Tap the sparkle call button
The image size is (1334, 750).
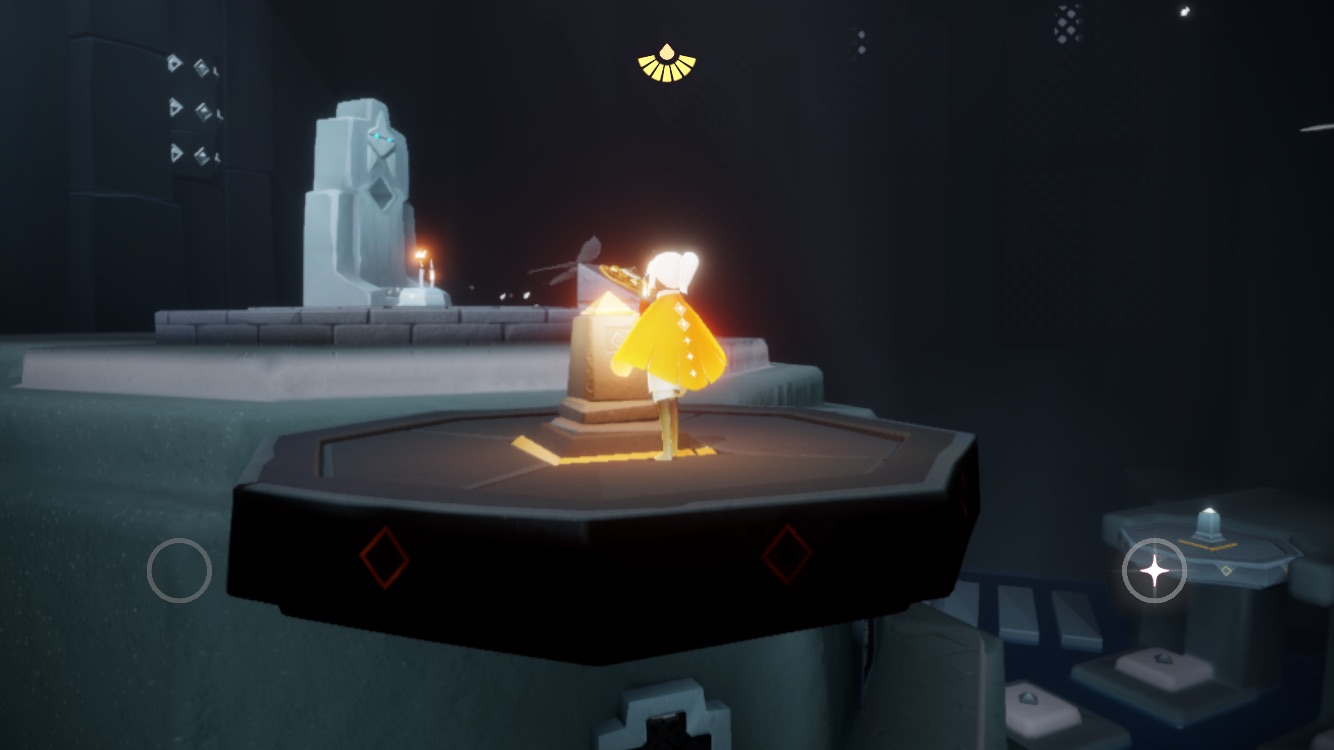pyautogui.click(x=1154, y=571)
